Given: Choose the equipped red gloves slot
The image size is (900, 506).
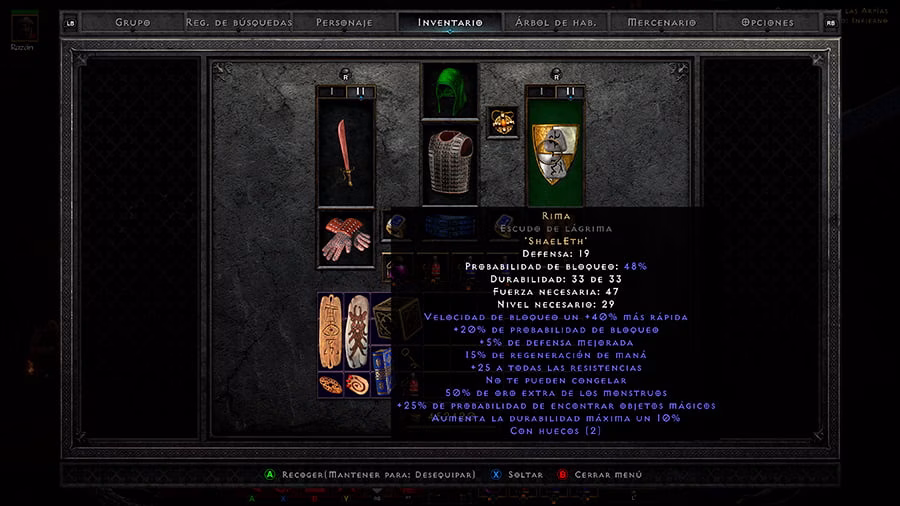Looking at the screenshot, I should (x=345, y=238).
